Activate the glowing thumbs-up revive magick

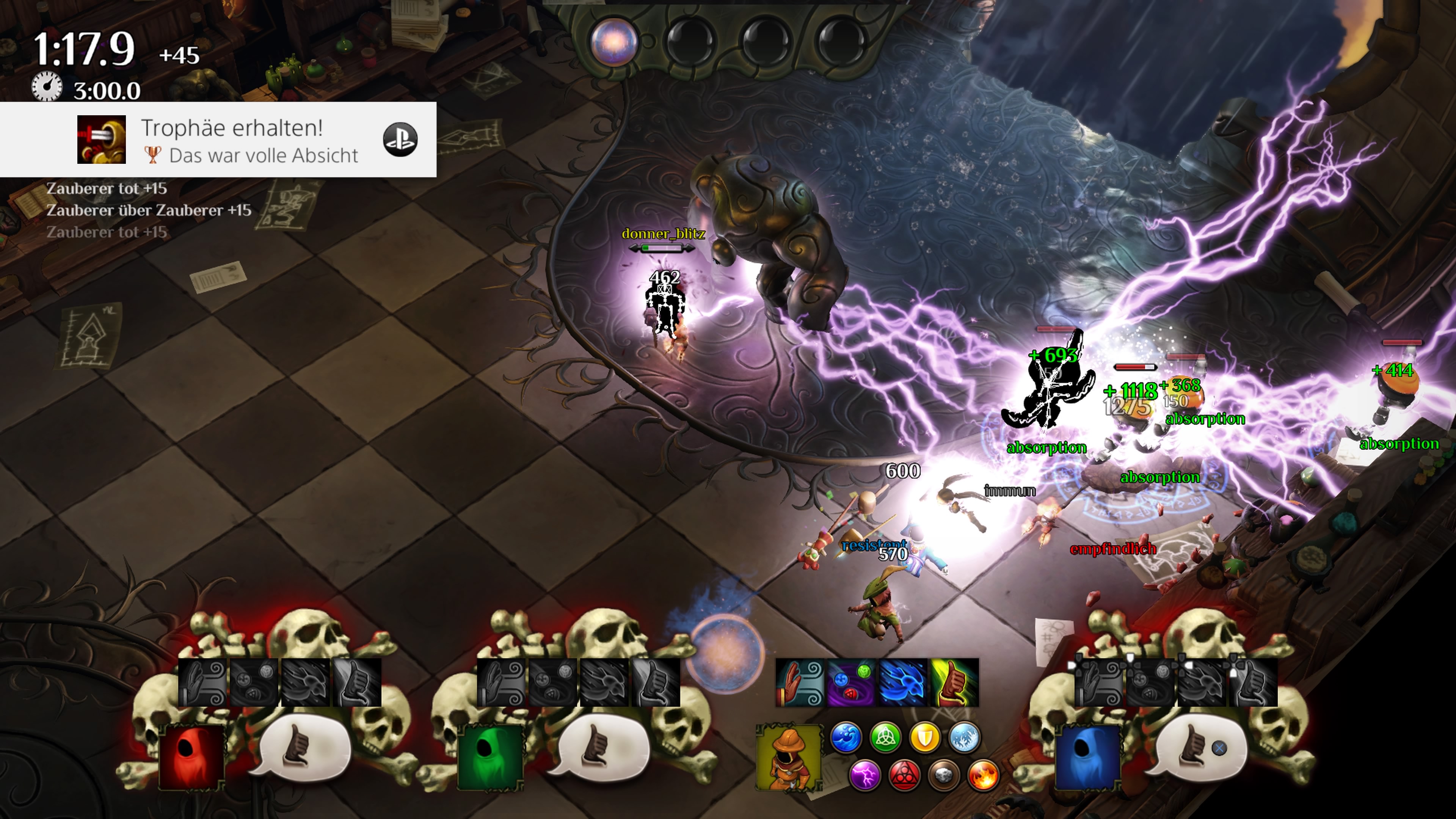(x=954, y=683)
